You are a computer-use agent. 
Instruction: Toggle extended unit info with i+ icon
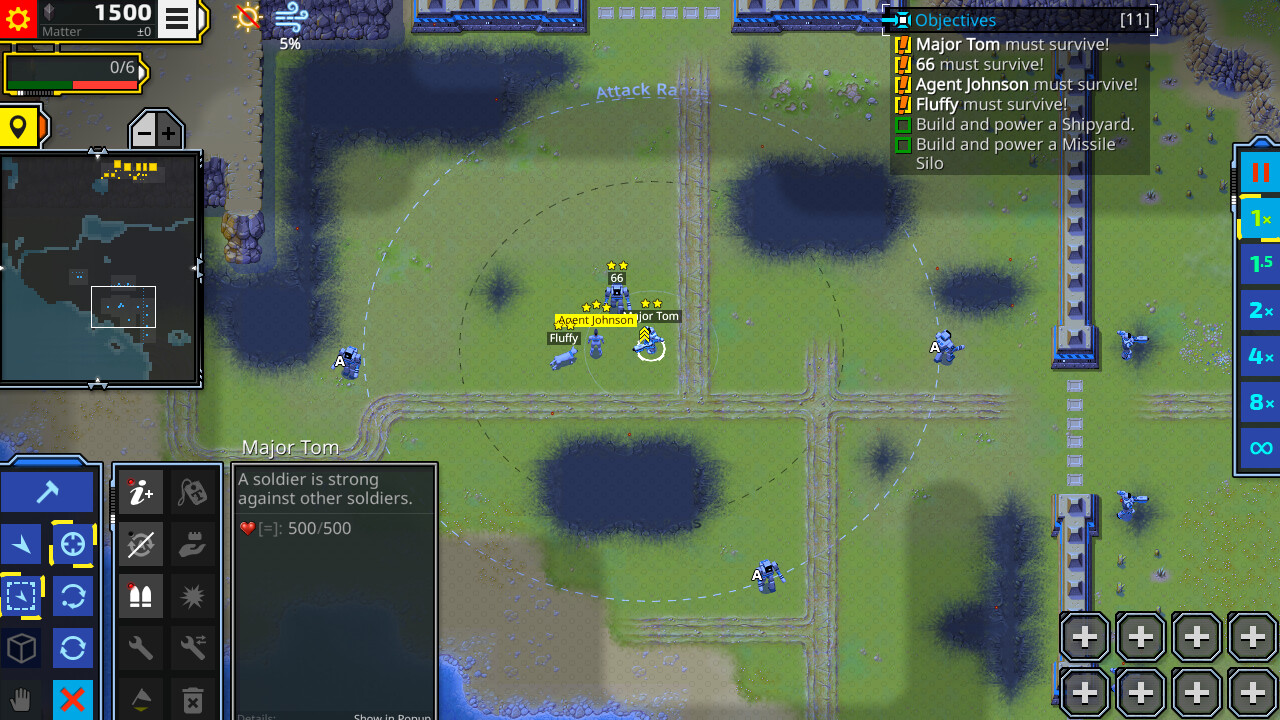(x=141, y=493)
